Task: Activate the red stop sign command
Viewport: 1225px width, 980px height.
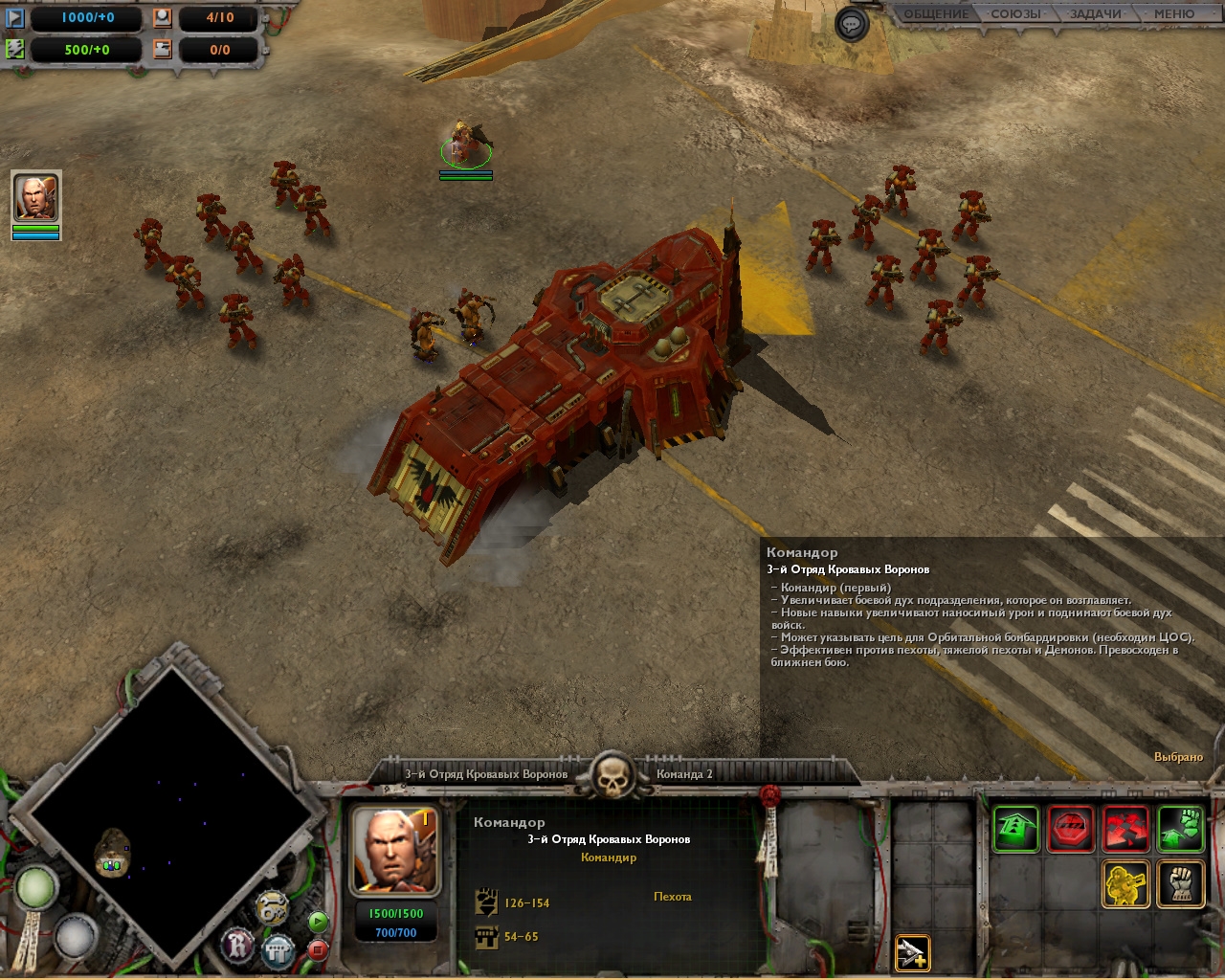Action: 1071,829
